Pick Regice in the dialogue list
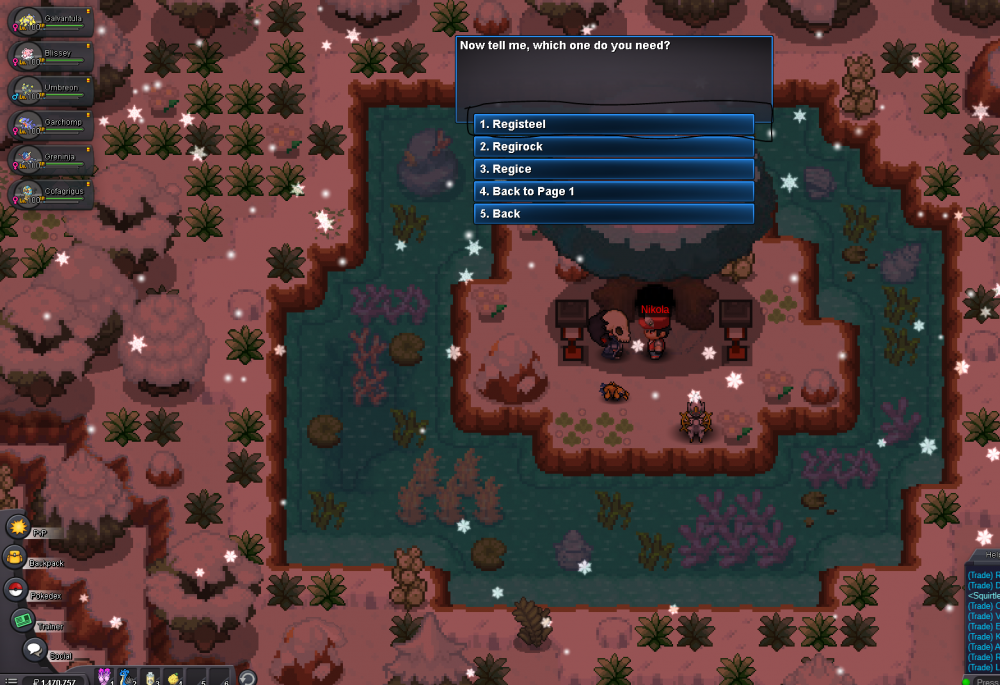This screenshot has width=1000, height=685. [613, 169]
